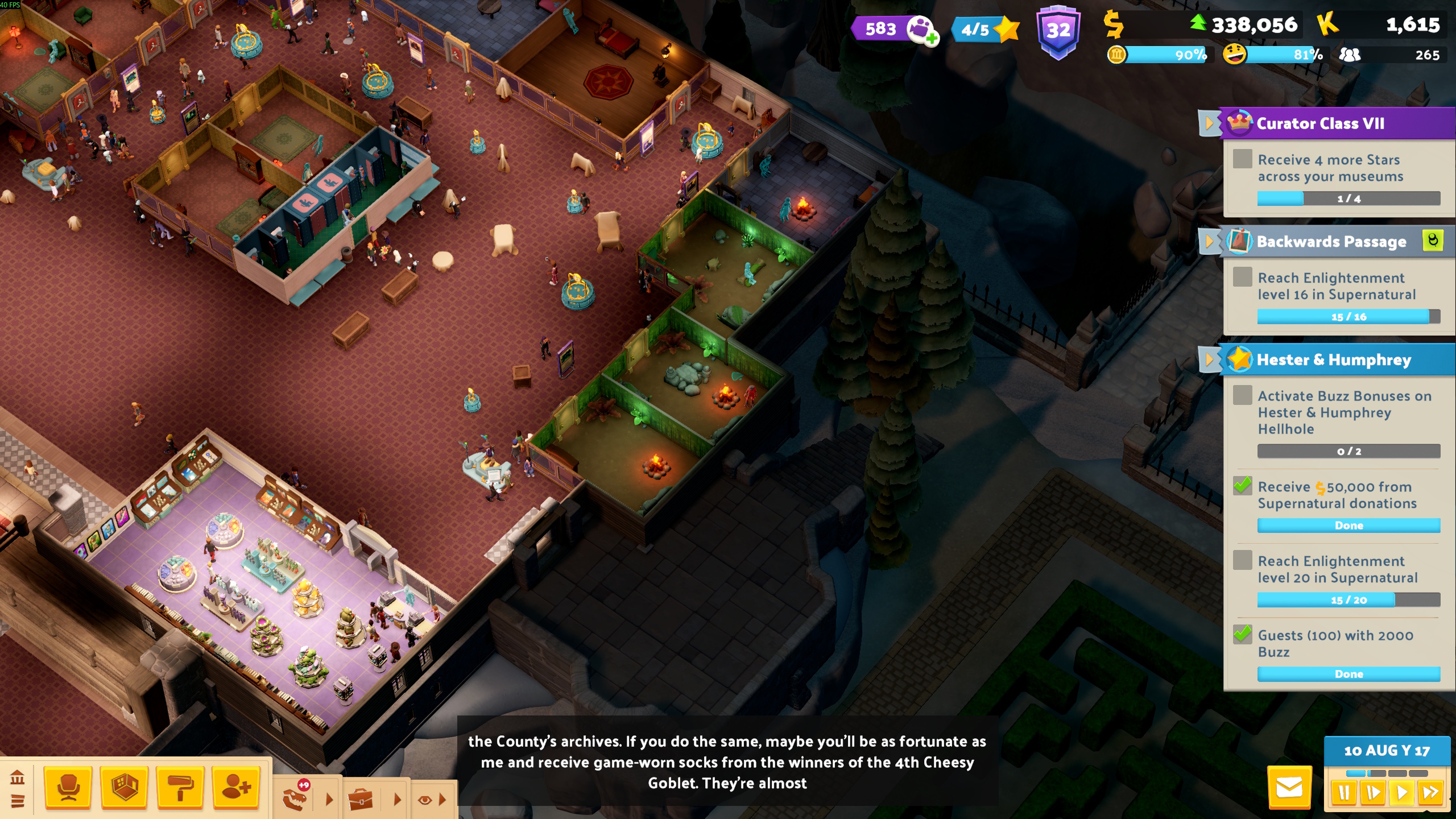1456x819 pixels.
Task: Open the room building tool
Action: [x=123, y=789]
